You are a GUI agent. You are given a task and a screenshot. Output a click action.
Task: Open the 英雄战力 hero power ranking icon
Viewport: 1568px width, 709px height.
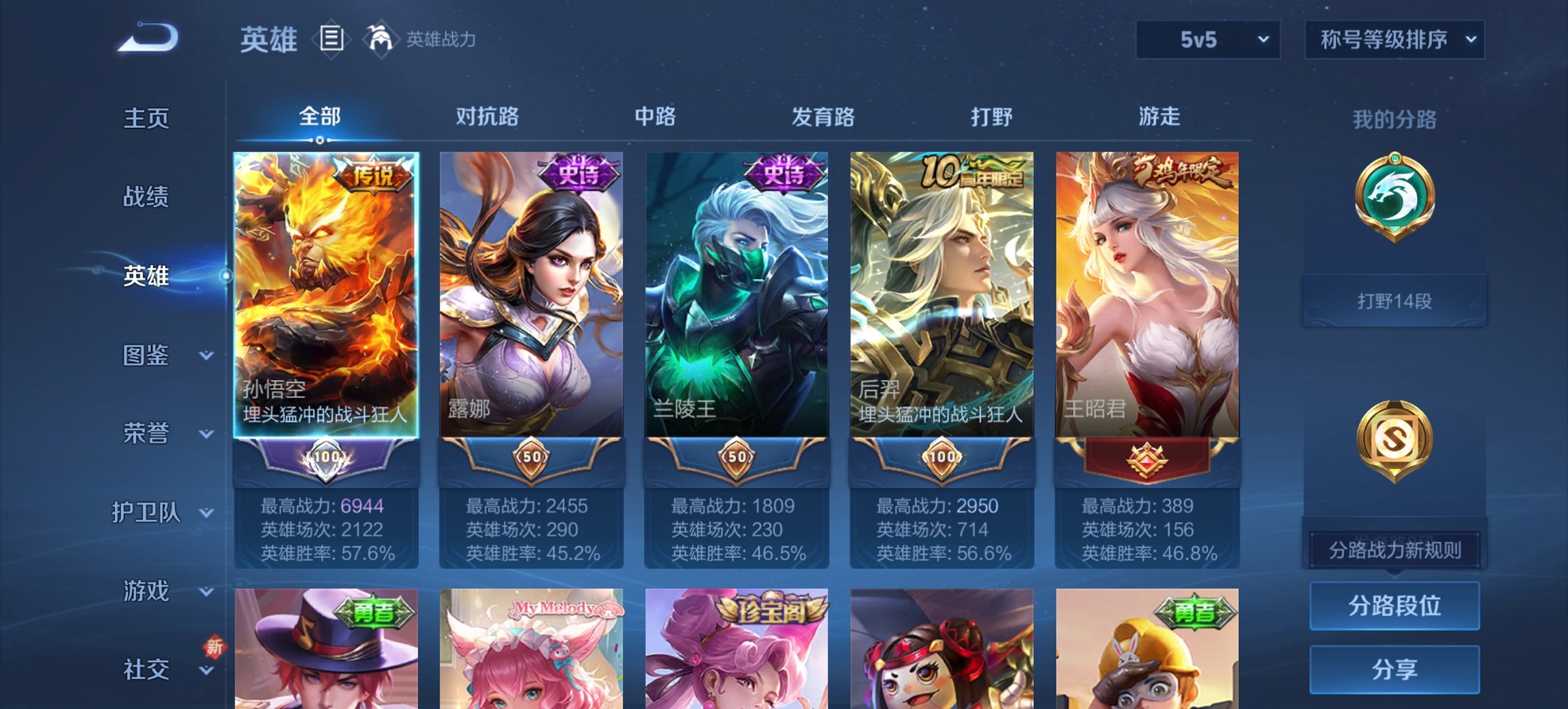click(x=383, y=40)
